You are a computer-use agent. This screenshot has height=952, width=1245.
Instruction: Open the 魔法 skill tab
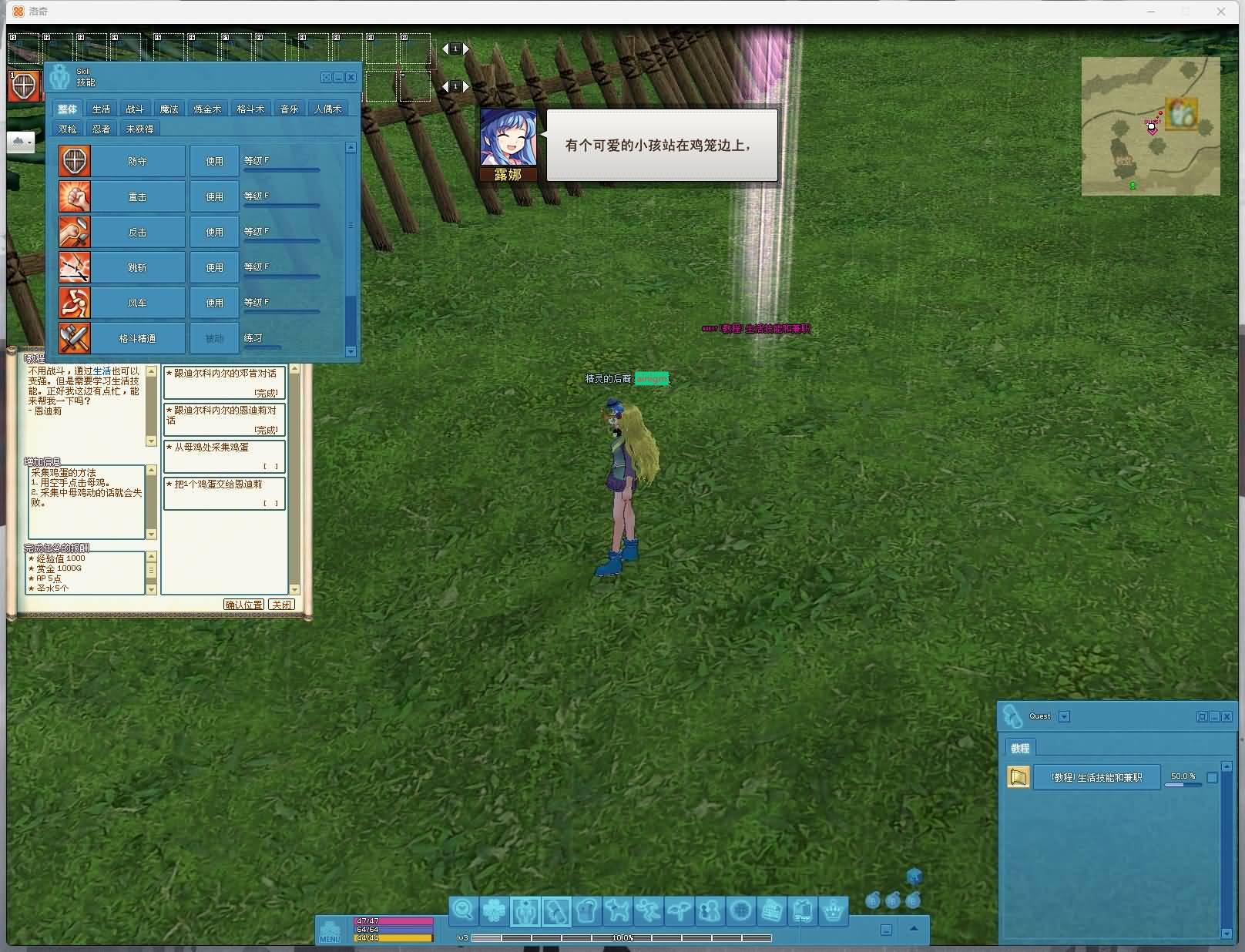(x=169, y=109)
